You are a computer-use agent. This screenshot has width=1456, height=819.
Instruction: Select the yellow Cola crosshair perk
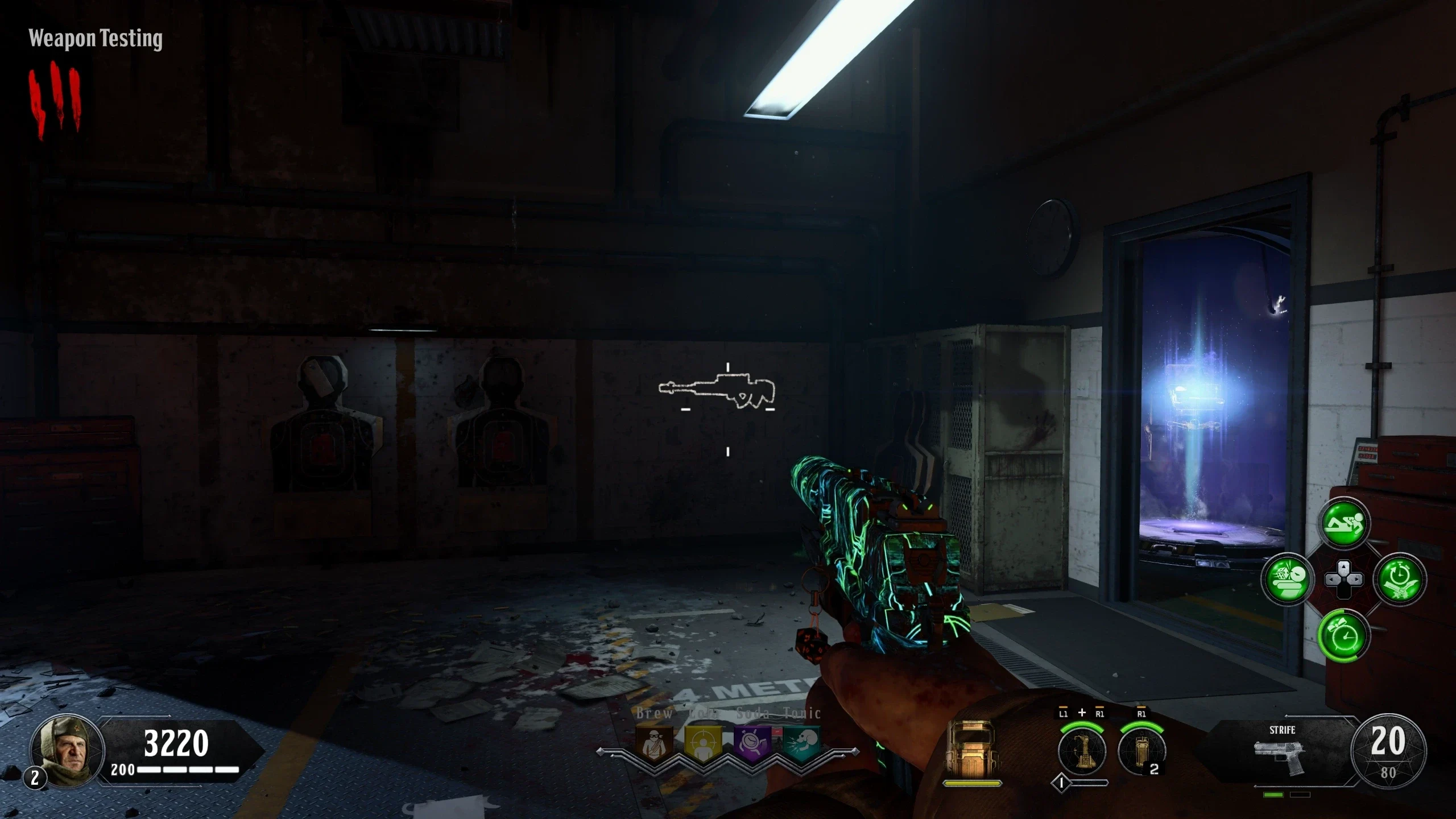click(x=703, y=743)
